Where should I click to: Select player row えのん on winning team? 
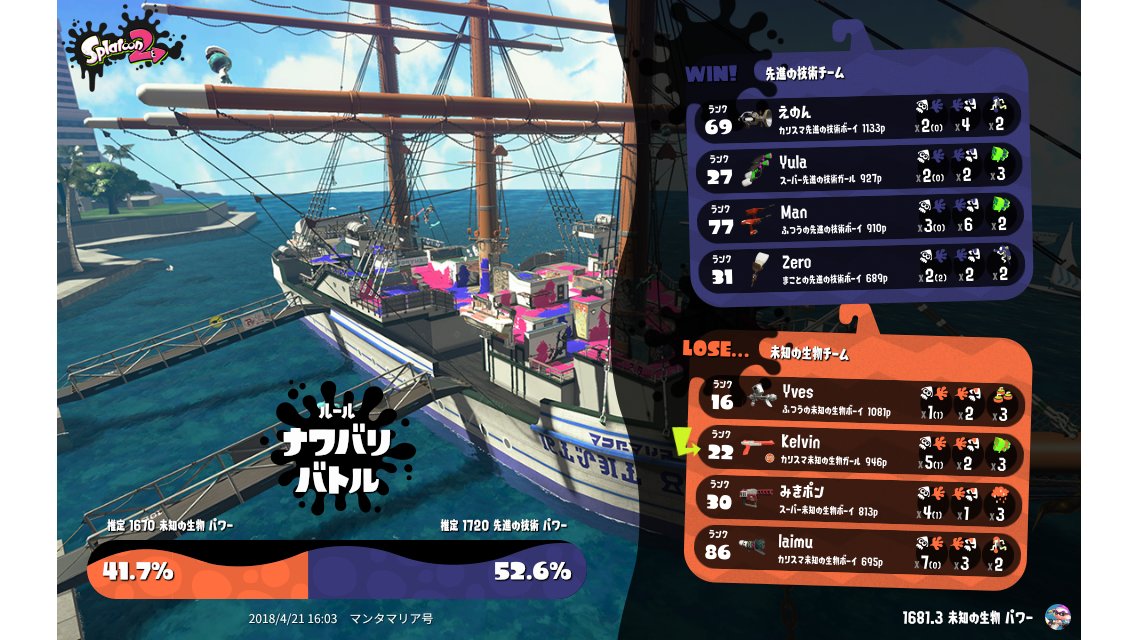tap(860, 115)
